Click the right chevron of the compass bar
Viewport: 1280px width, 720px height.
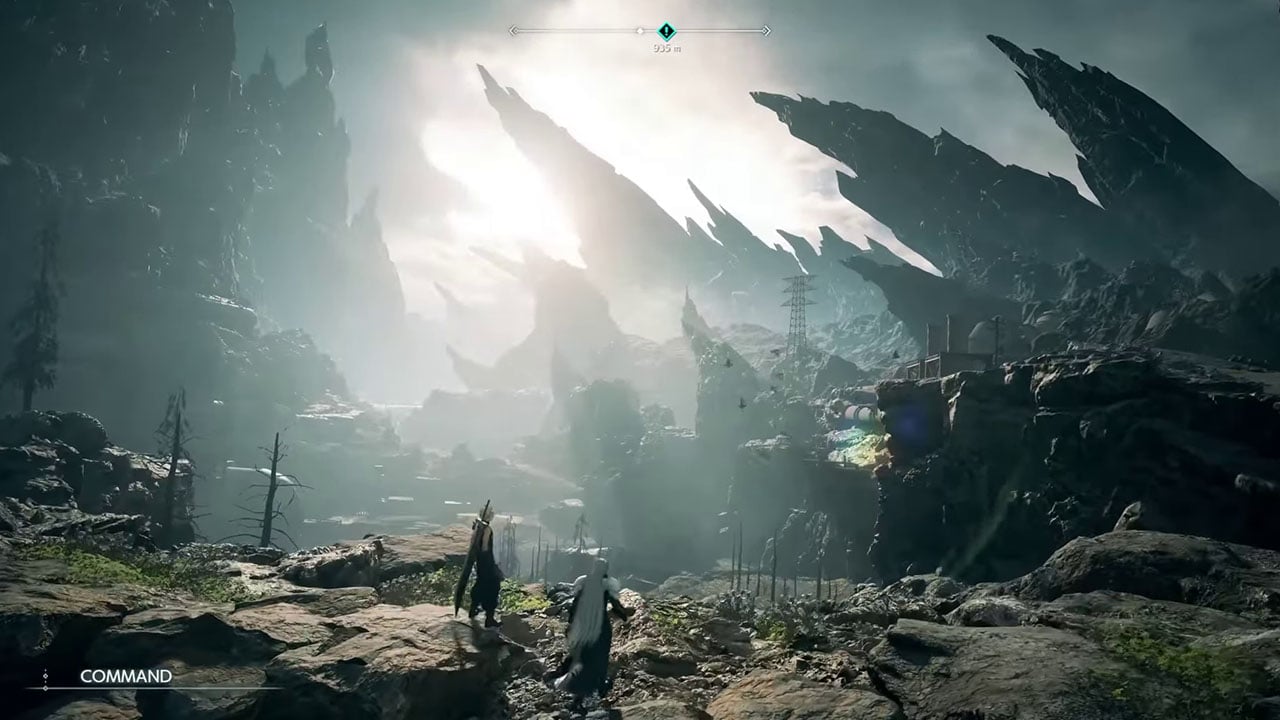[768, 31]
